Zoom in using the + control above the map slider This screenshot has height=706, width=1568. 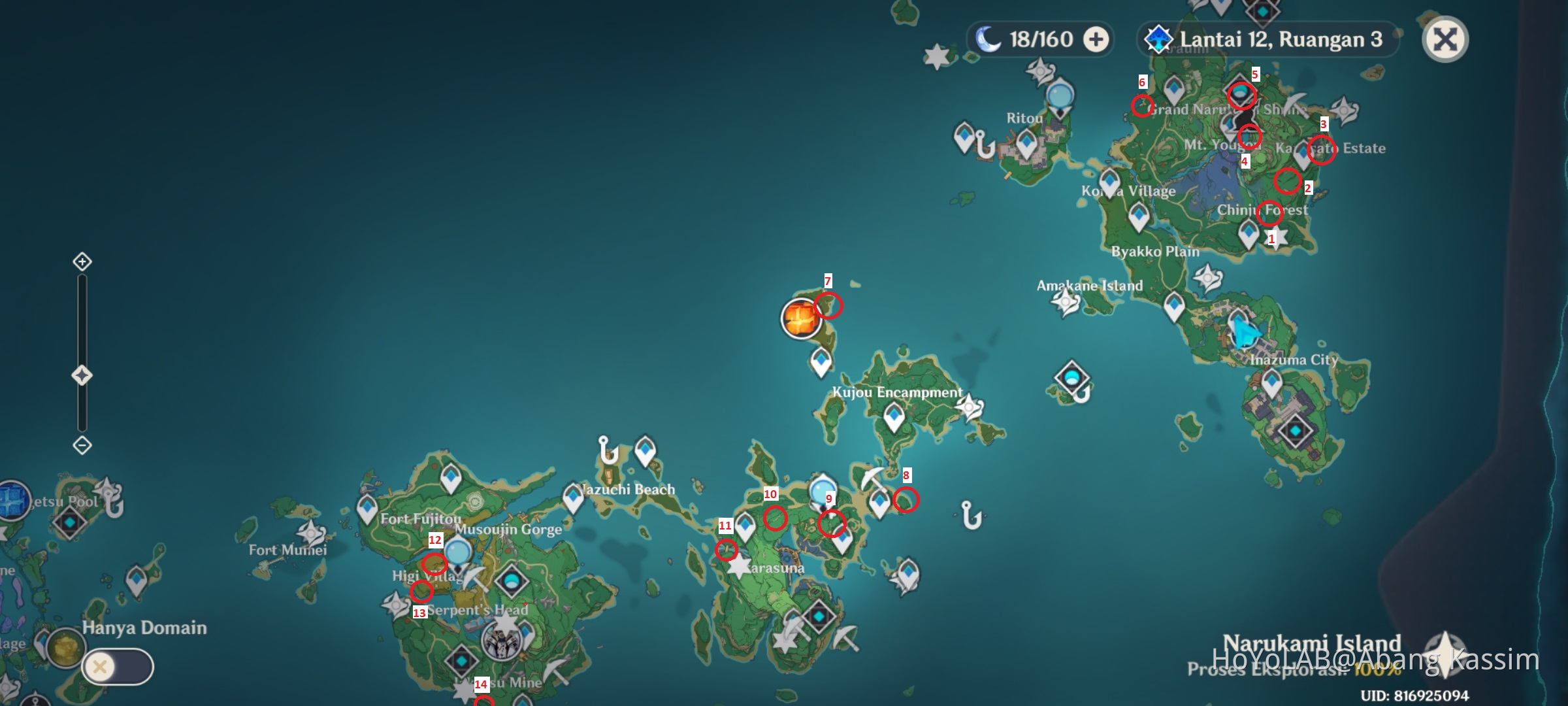point(81,261)
